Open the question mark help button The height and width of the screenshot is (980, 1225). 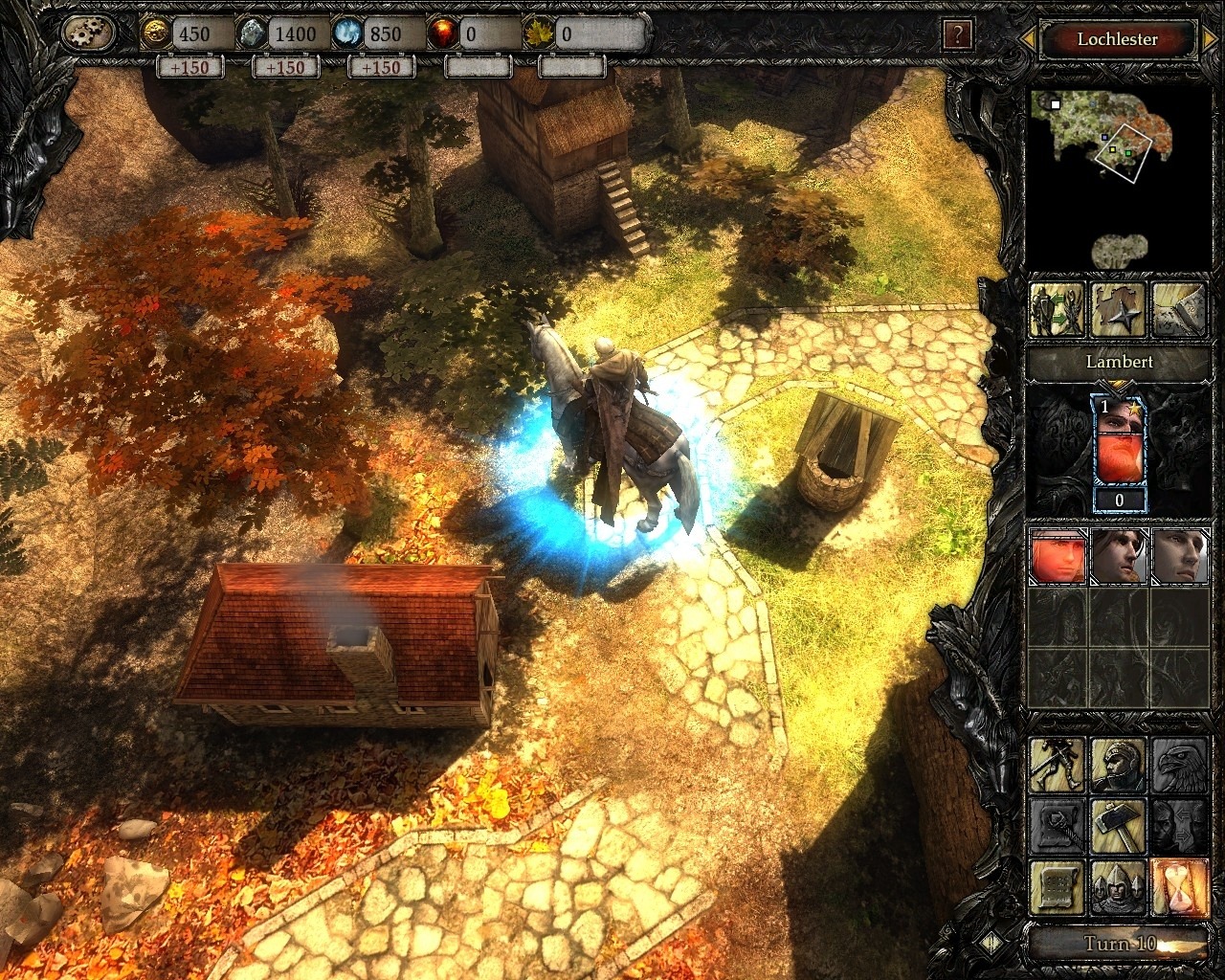point(957,36)
